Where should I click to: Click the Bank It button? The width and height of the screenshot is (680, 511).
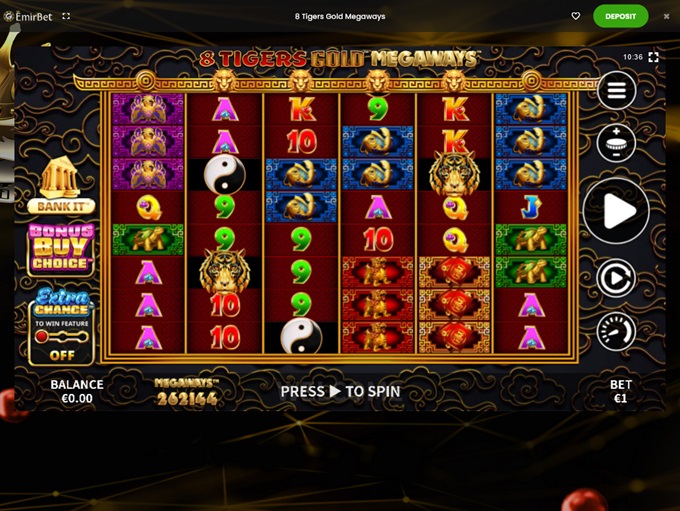[61, 187]
